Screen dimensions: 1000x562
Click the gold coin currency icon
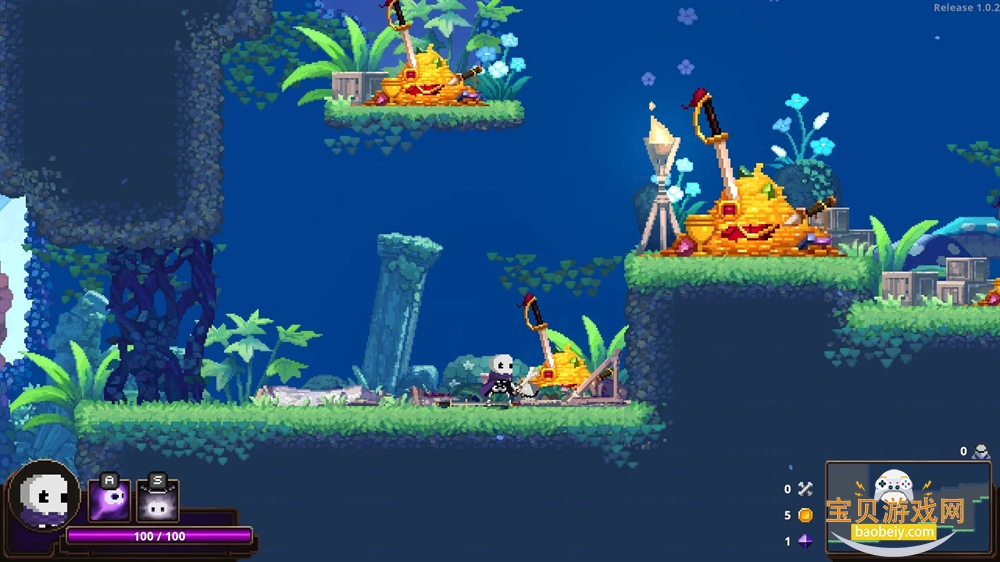point(805,515)
